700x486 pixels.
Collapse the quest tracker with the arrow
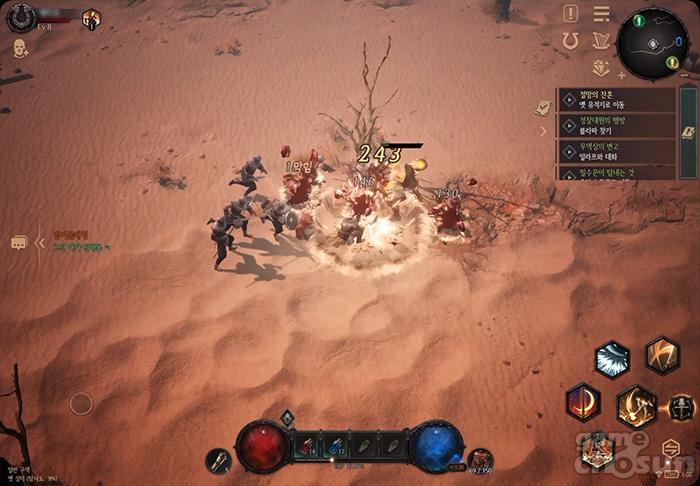544,131
